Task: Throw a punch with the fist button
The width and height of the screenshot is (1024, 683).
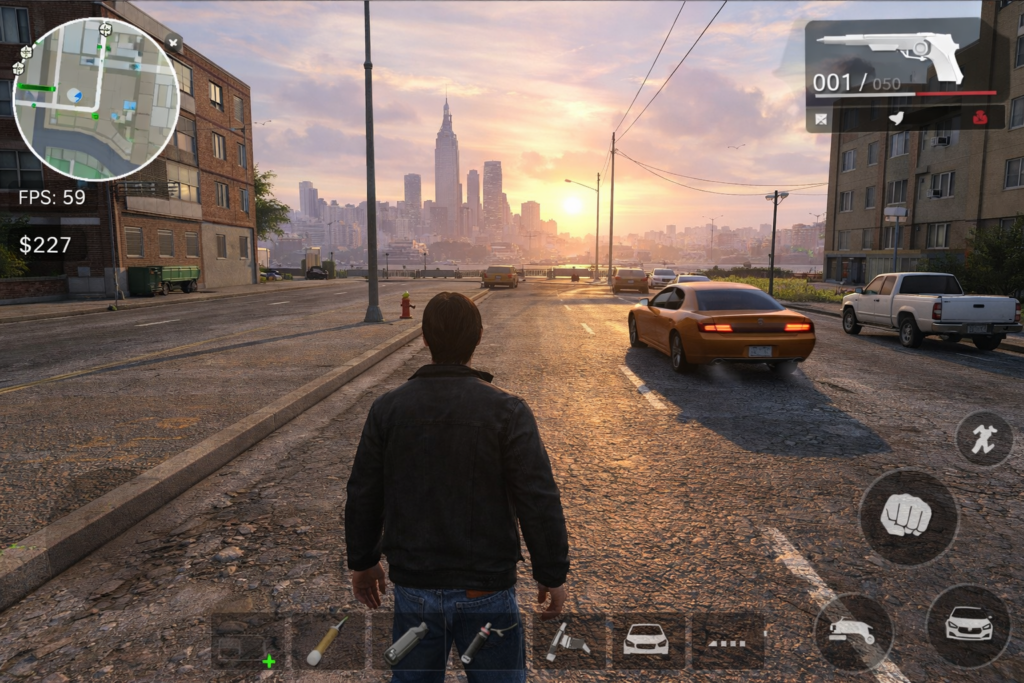Action: [908, 516]
